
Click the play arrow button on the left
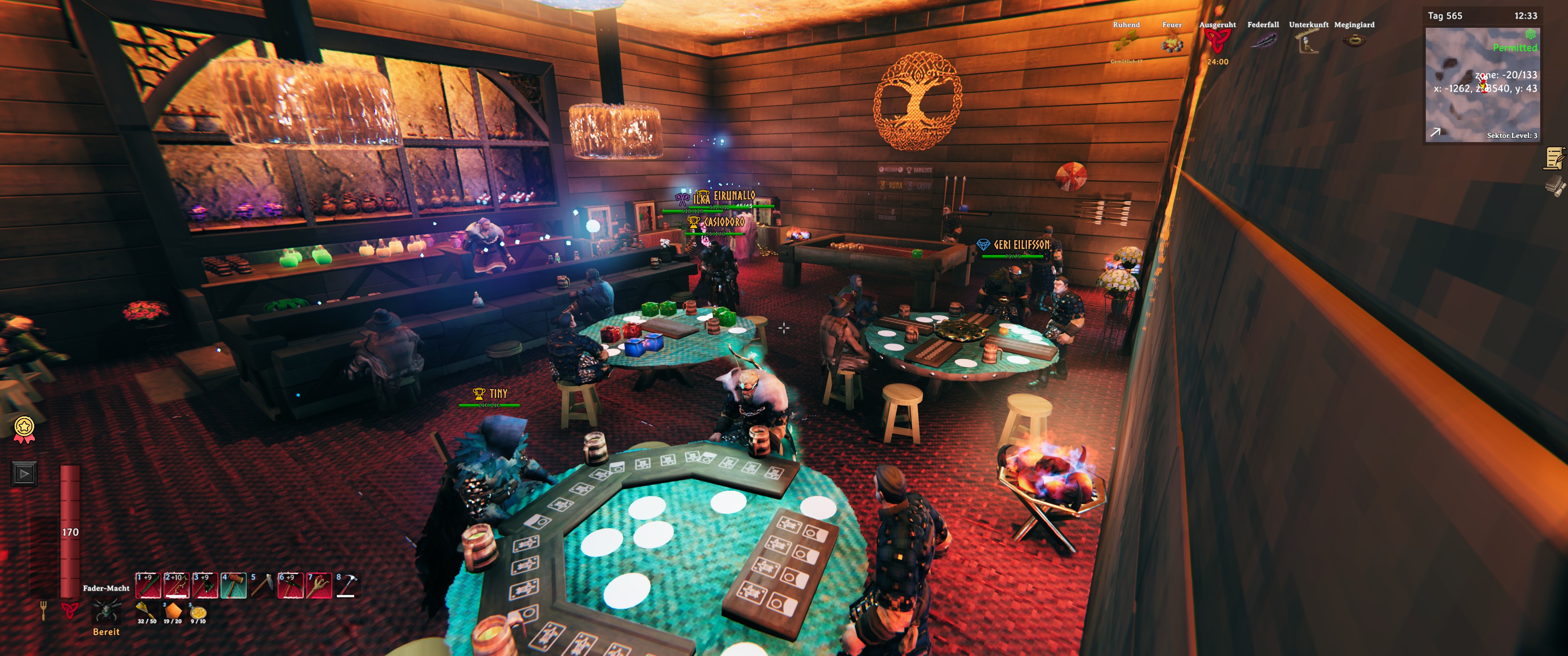[24, 473]
